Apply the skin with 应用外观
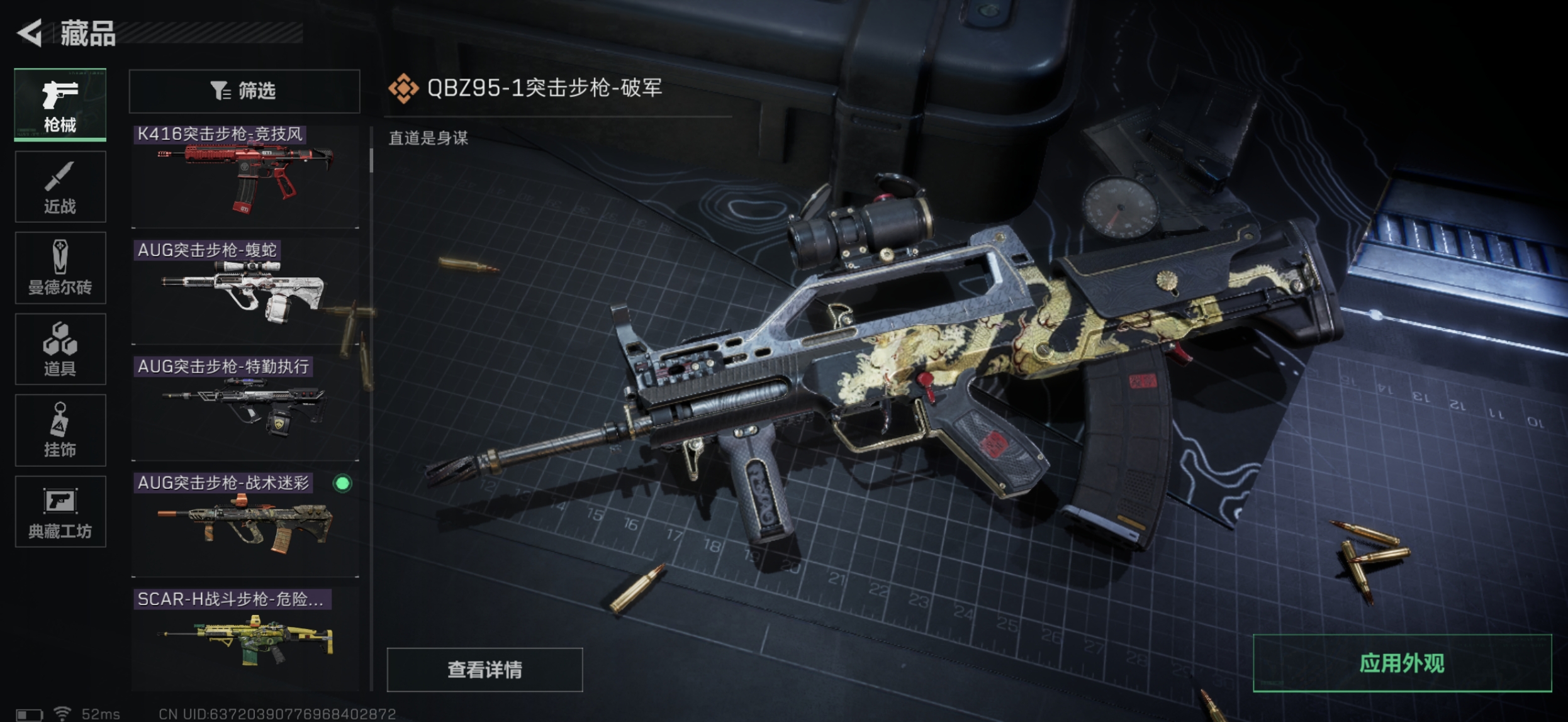Image resolution: width=1568 pixels, height=722 pixels. (x=1402, y=664)
